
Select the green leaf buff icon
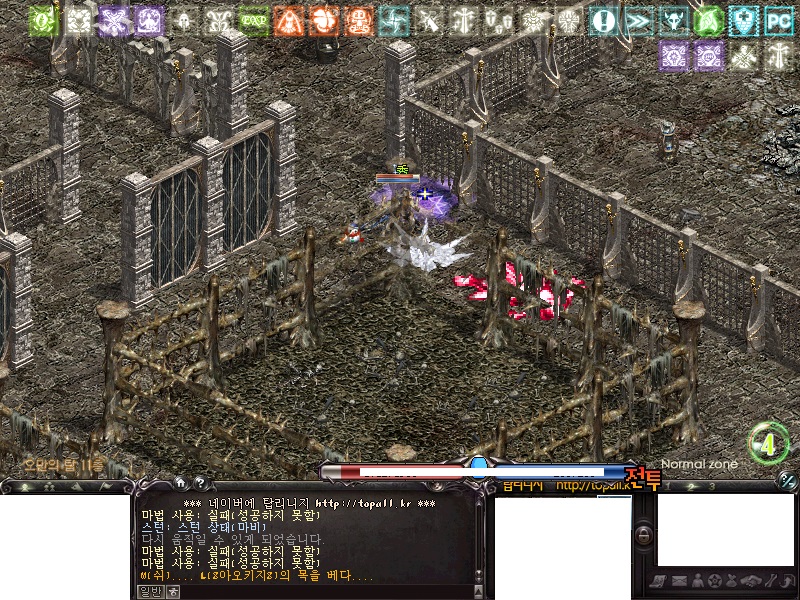708,19
